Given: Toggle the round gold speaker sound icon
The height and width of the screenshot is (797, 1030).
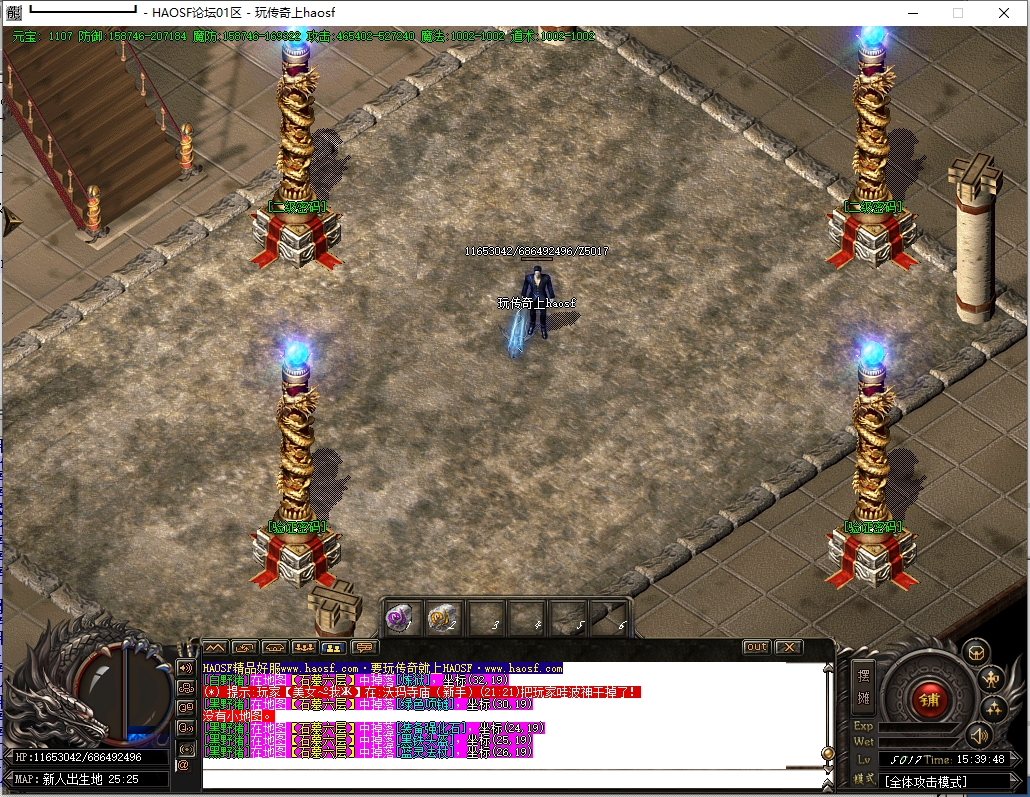Looking at the screenshot, I should (x=978, y=736).
